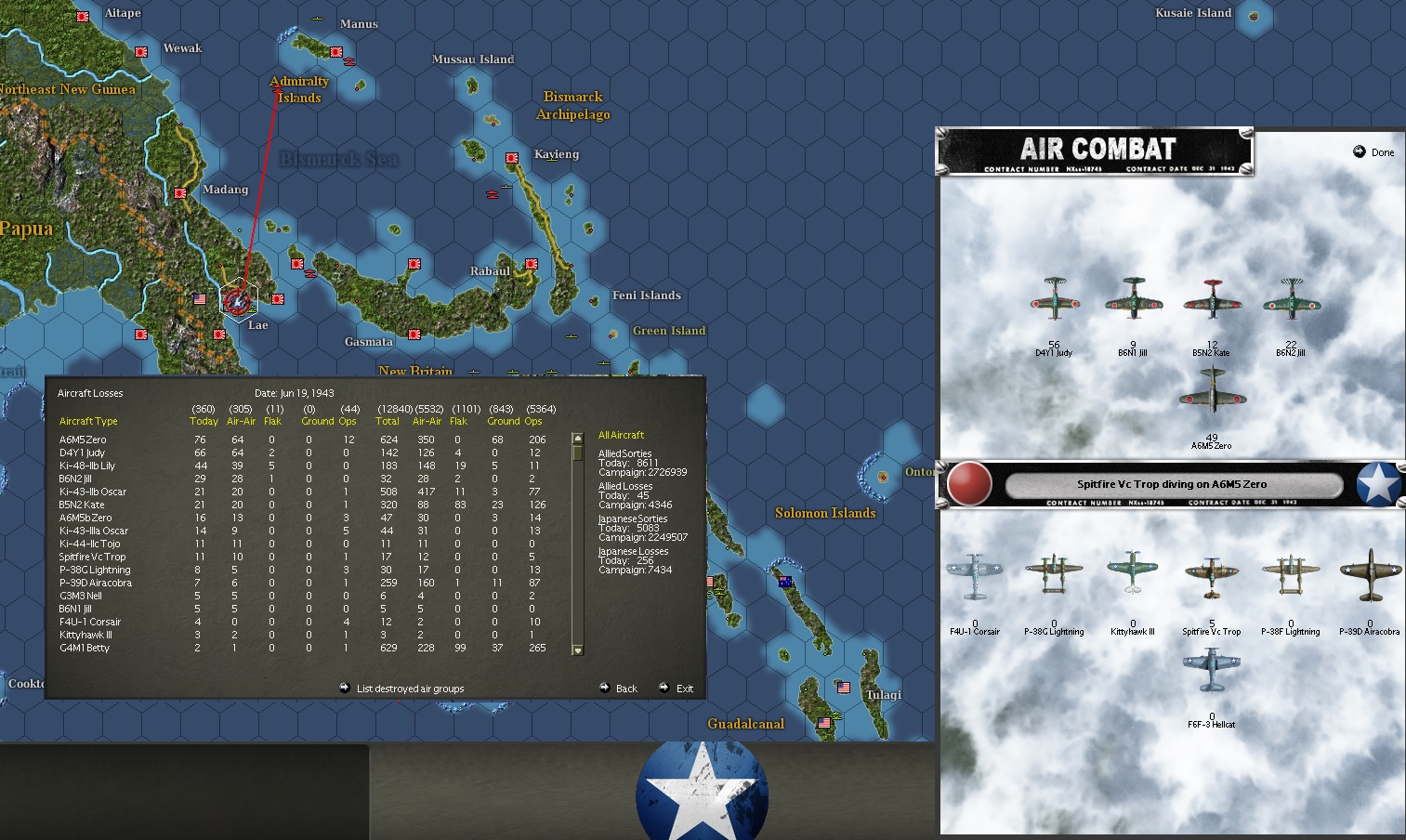Viewport: 1406px width, 840px height.
Task: Click the D4Y1 Judy dive bomber icon
Action: [x=1055, y=302]
